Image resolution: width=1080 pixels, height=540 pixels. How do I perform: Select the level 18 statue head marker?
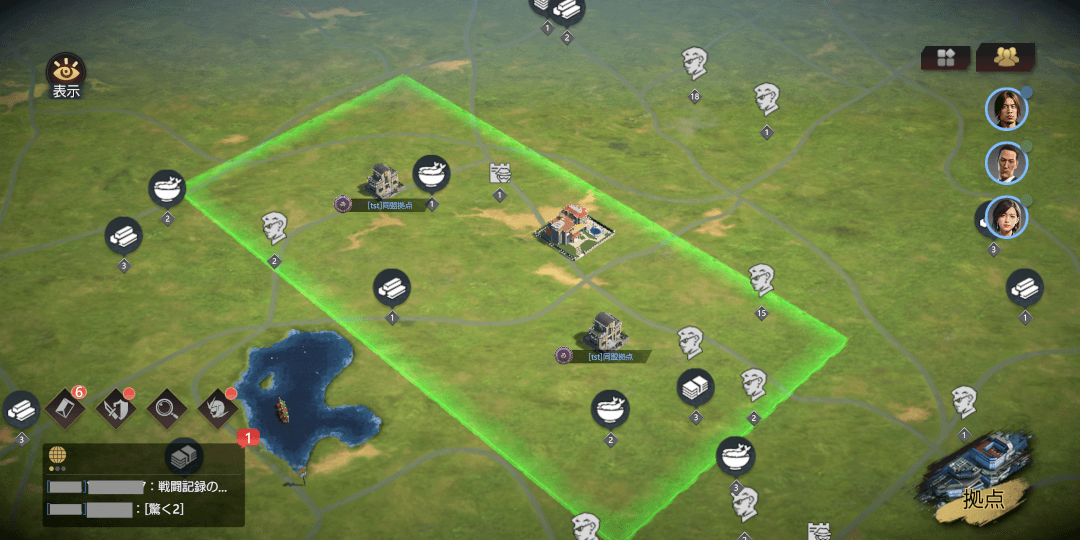(694, 63)
